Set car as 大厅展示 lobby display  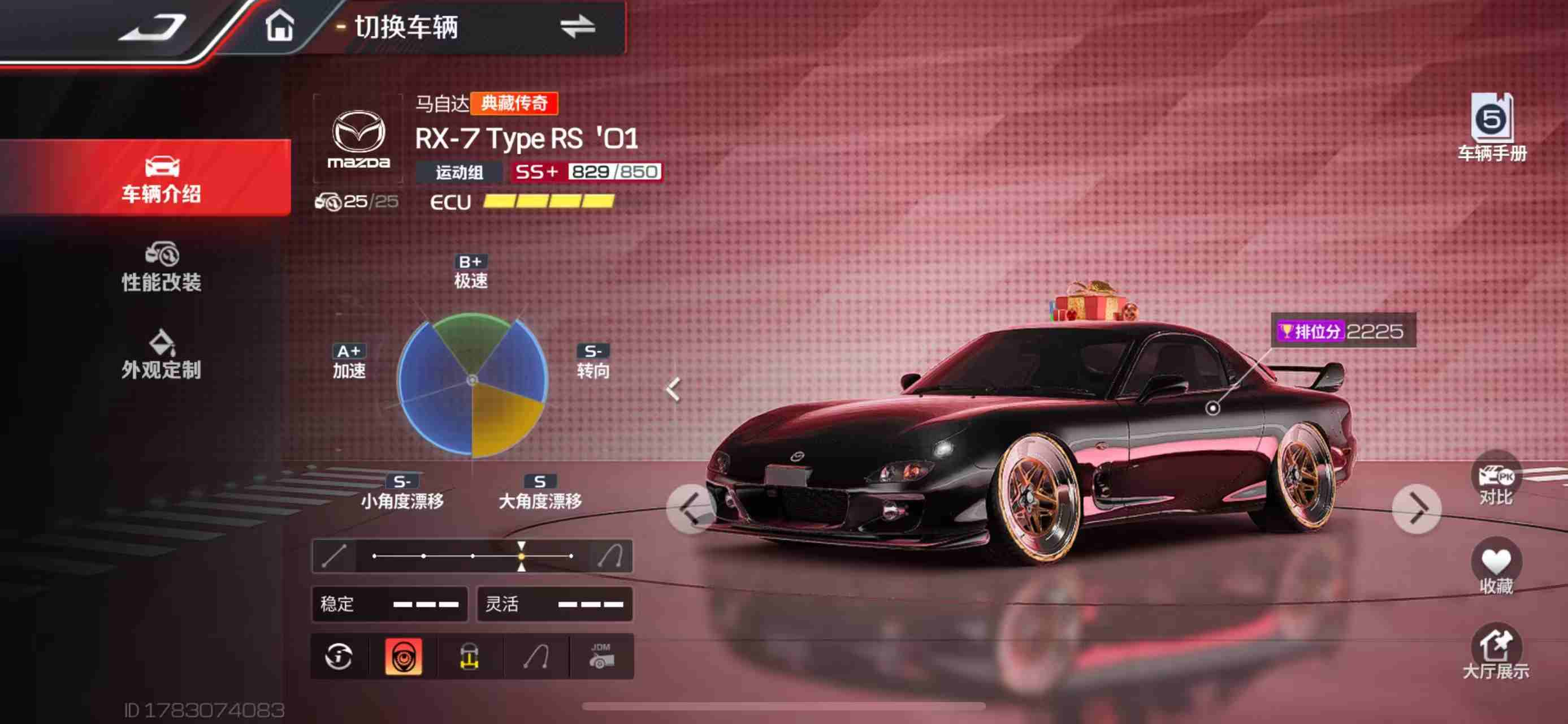point(1496,653)
